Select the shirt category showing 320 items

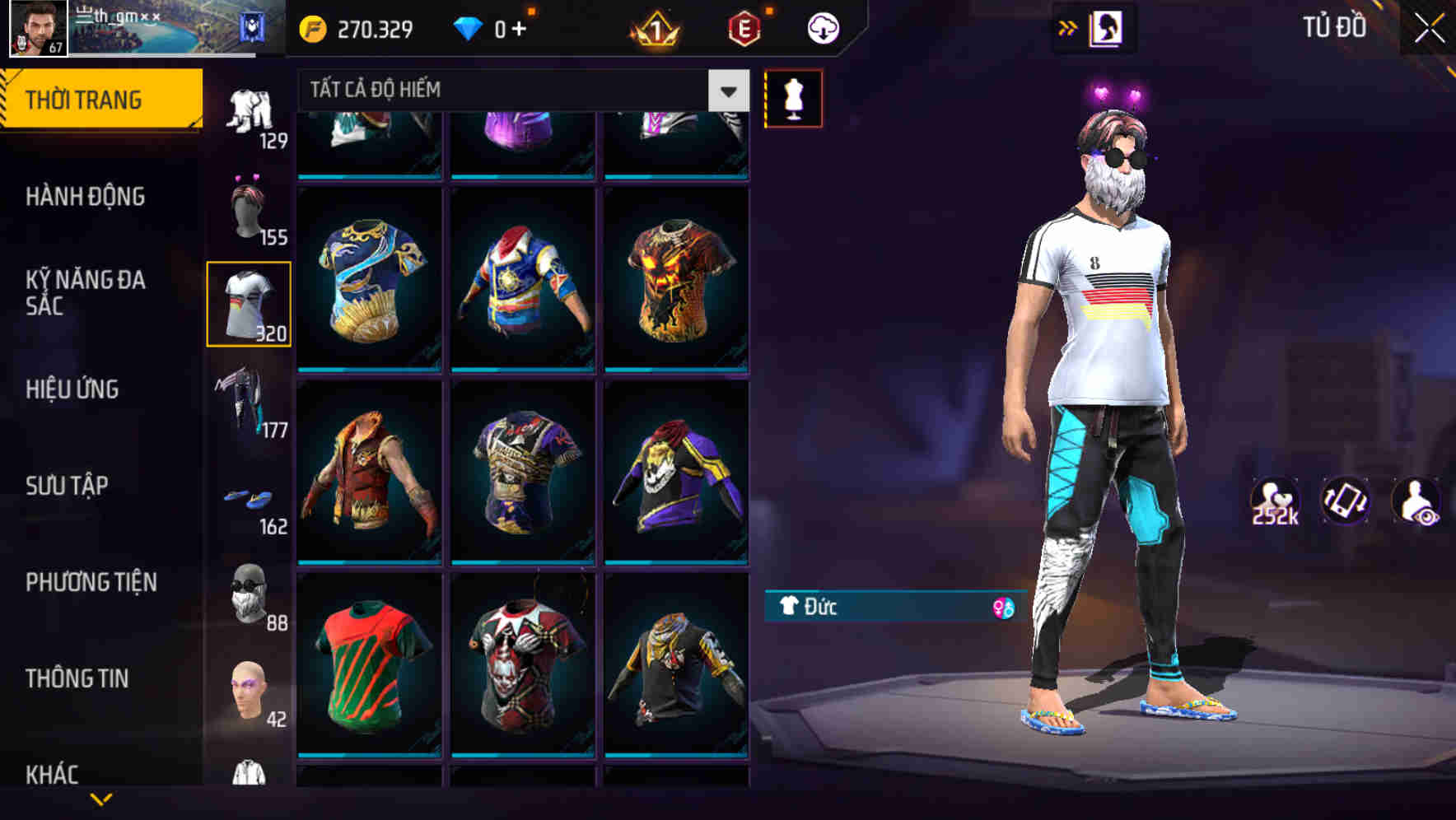point(249,302)
